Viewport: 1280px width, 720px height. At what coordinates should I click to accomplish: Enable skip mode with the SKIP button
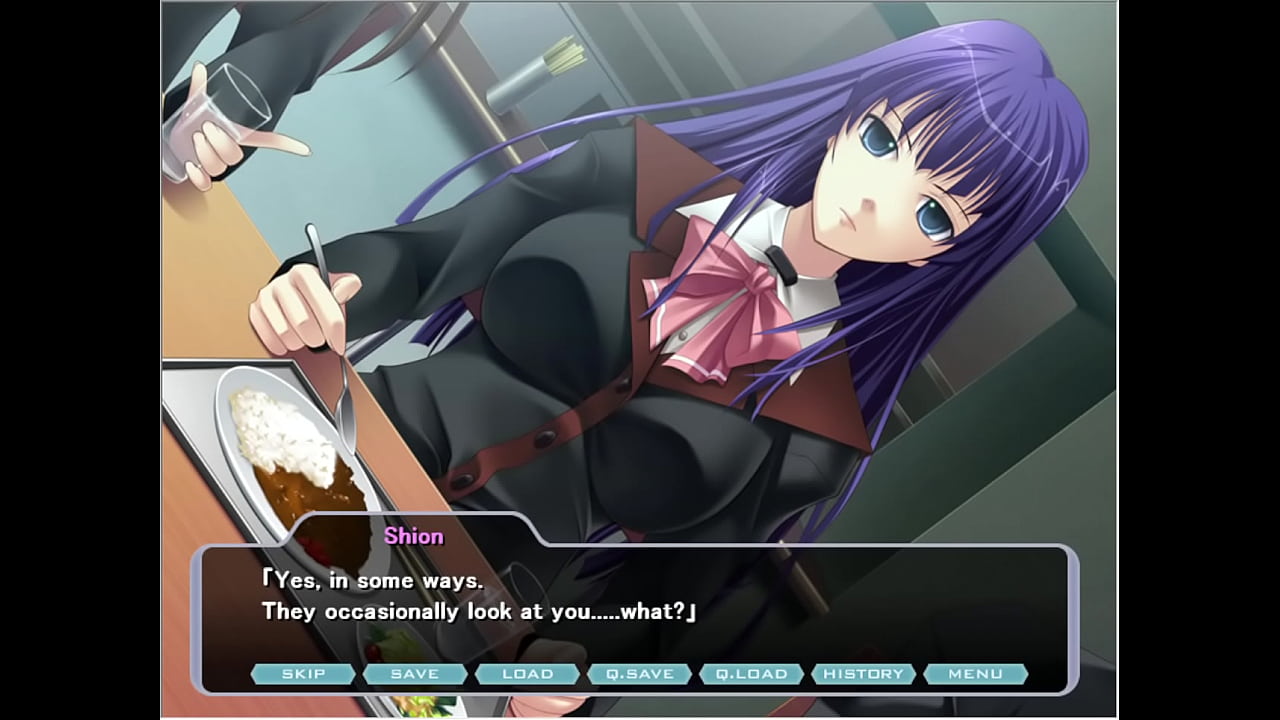305,673
